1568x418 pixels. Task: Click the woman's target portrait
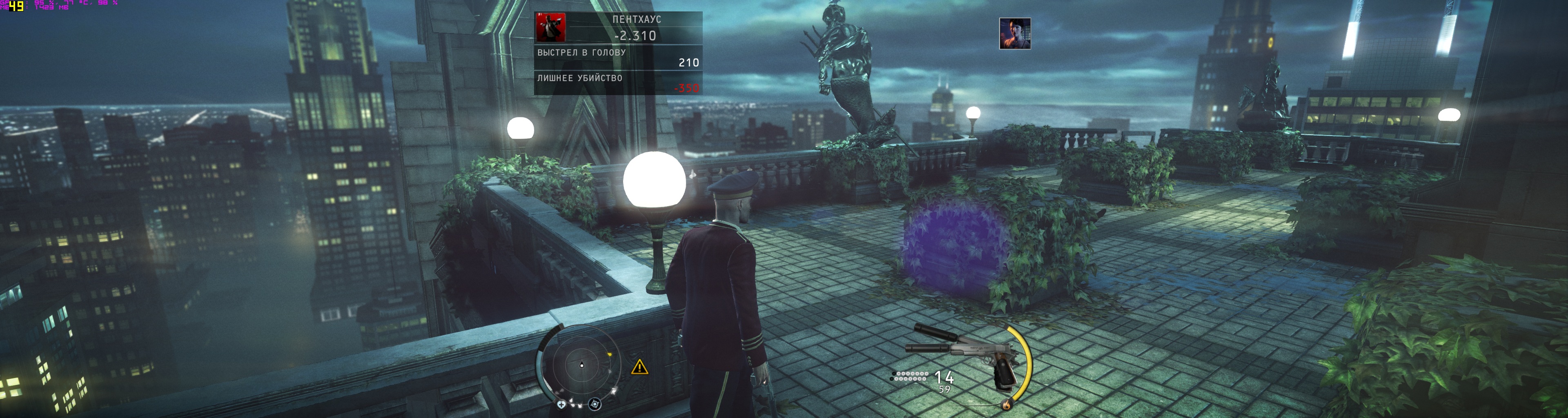(1015, 33)
